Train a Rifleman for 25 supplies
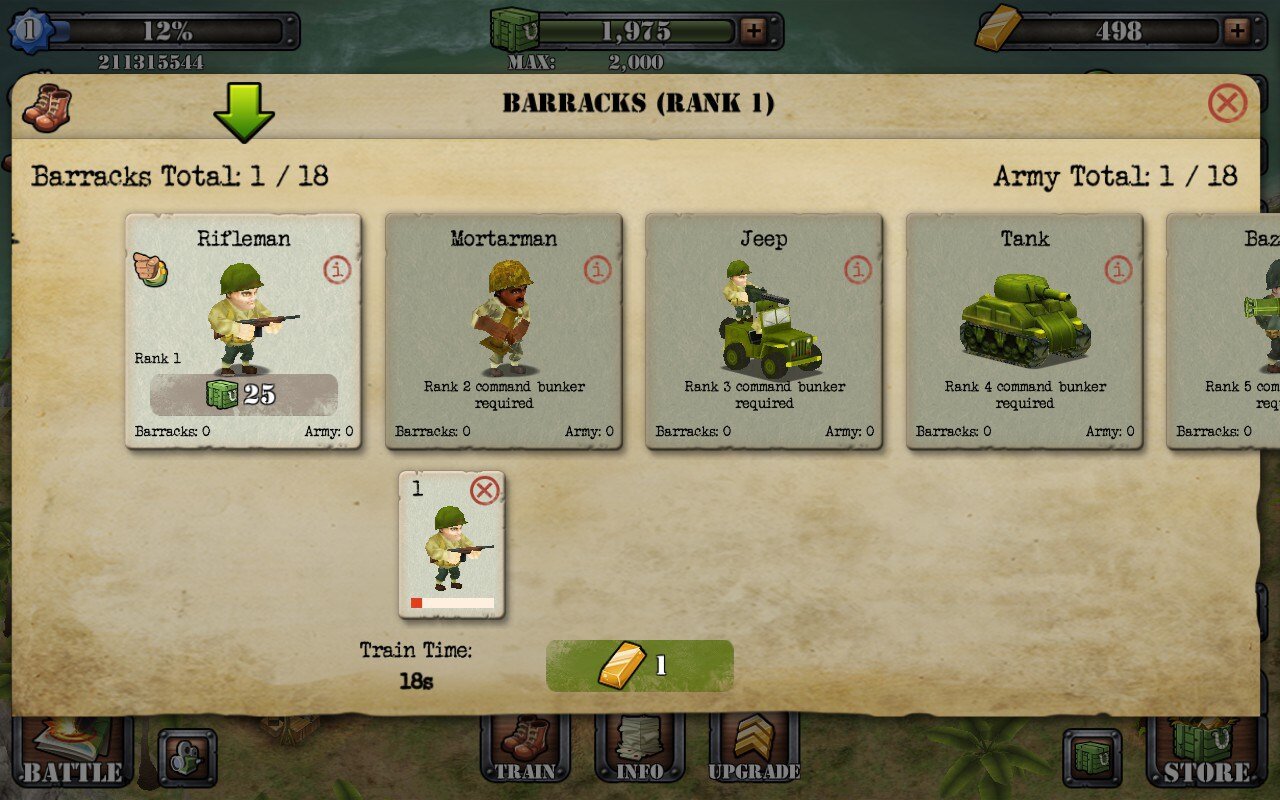The width and height of the screenshot is (1280, 800). pyautogui.click(x=243, y=394)
